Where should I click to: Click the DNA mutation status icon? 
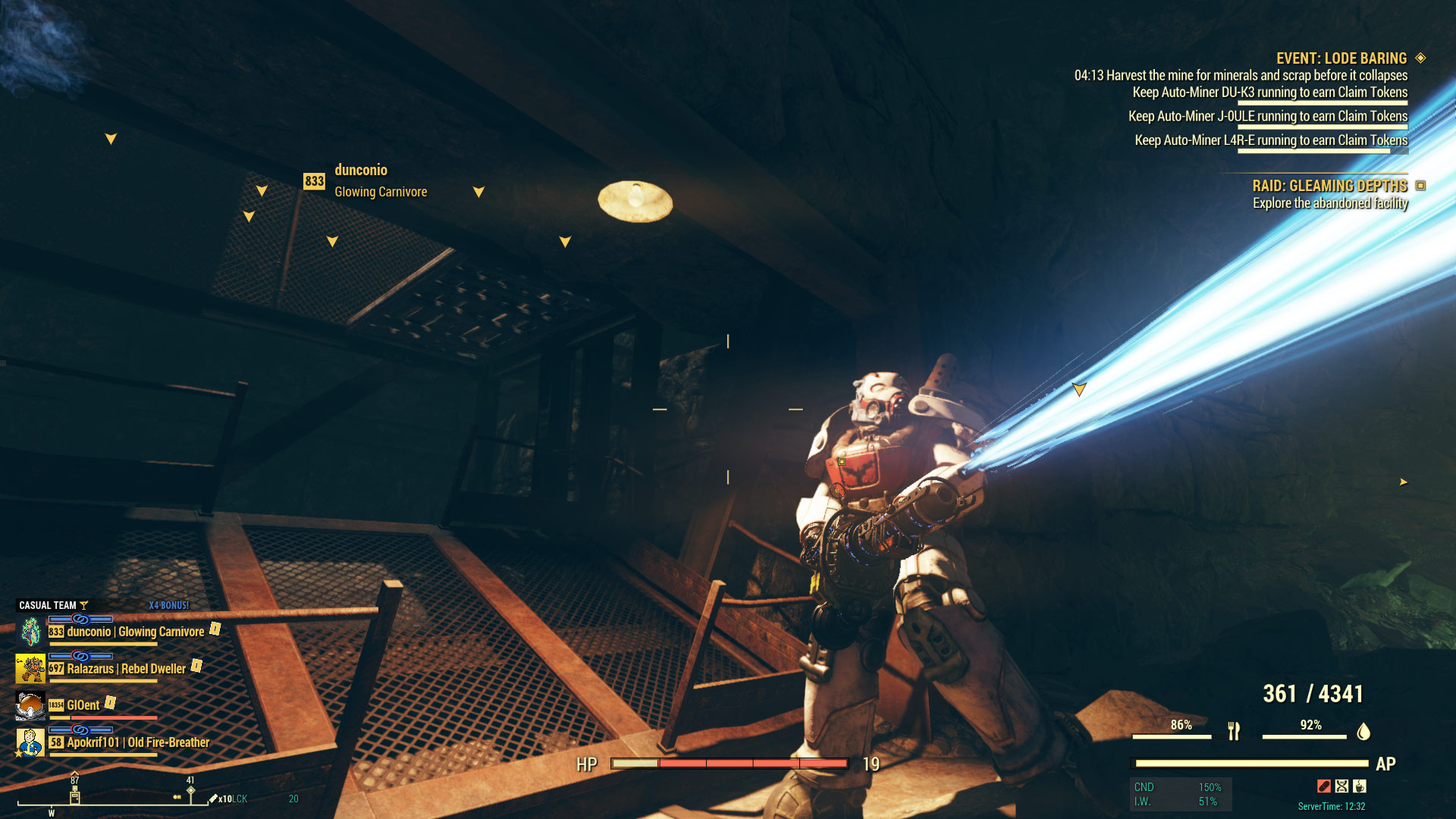click(x=1342, y=786)
